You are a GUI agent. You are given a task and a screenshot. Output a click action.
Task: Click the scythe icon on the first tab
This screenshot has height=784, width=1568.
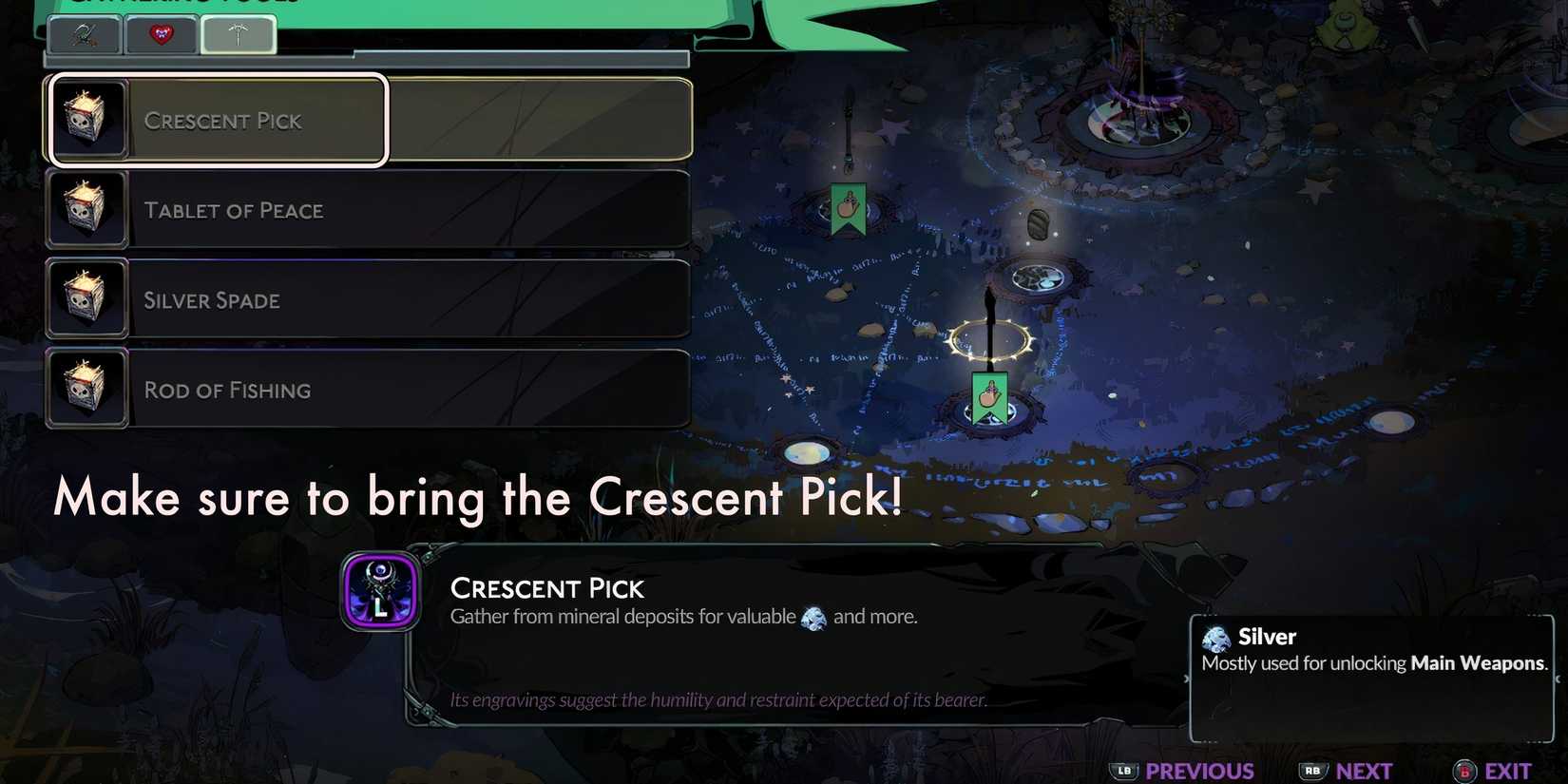[85, 34]
